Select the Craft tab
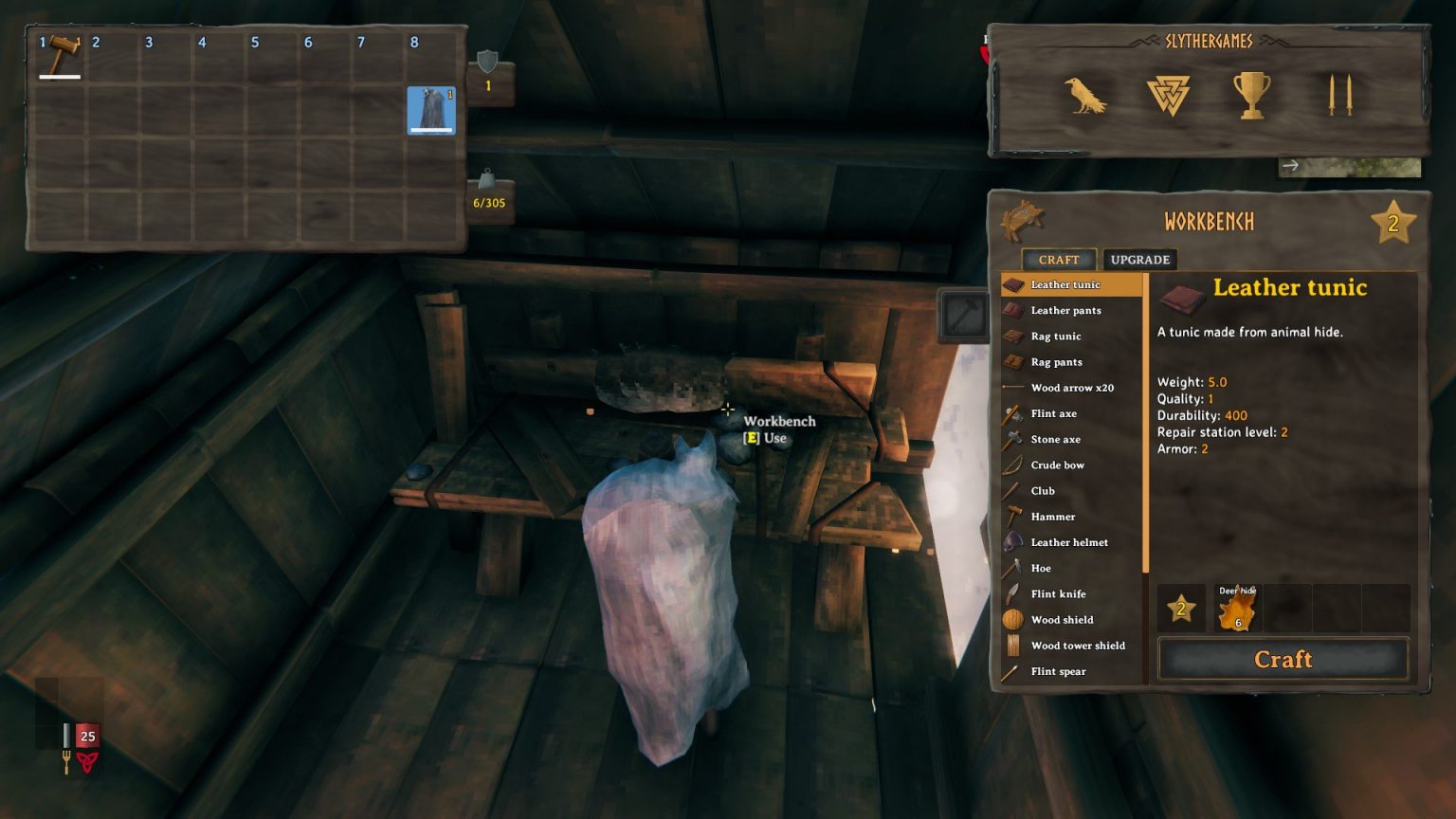This screenshot has width=1456, height=819. 1059,259
